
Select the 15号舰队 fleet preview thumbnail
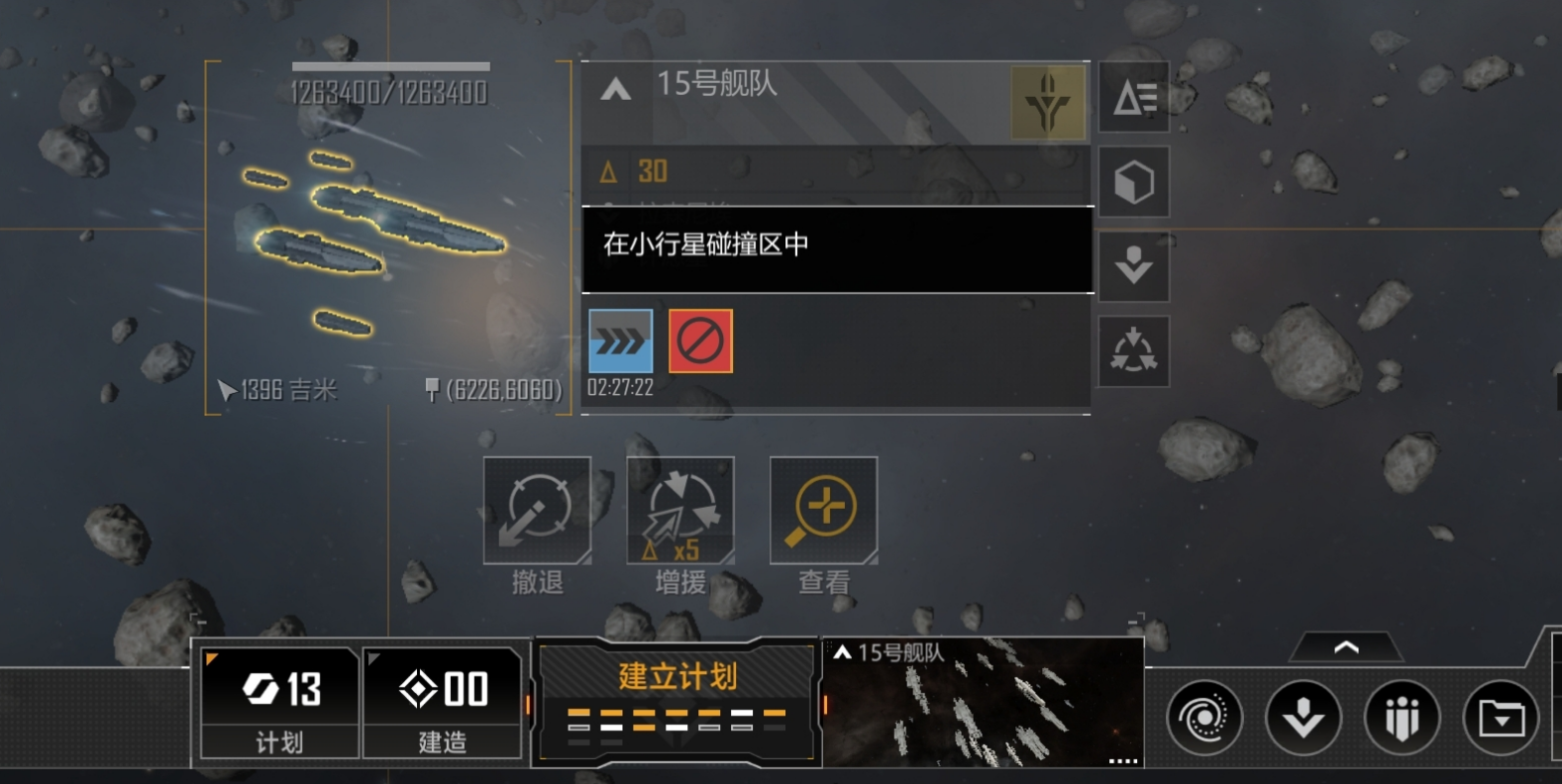[983, 703]
